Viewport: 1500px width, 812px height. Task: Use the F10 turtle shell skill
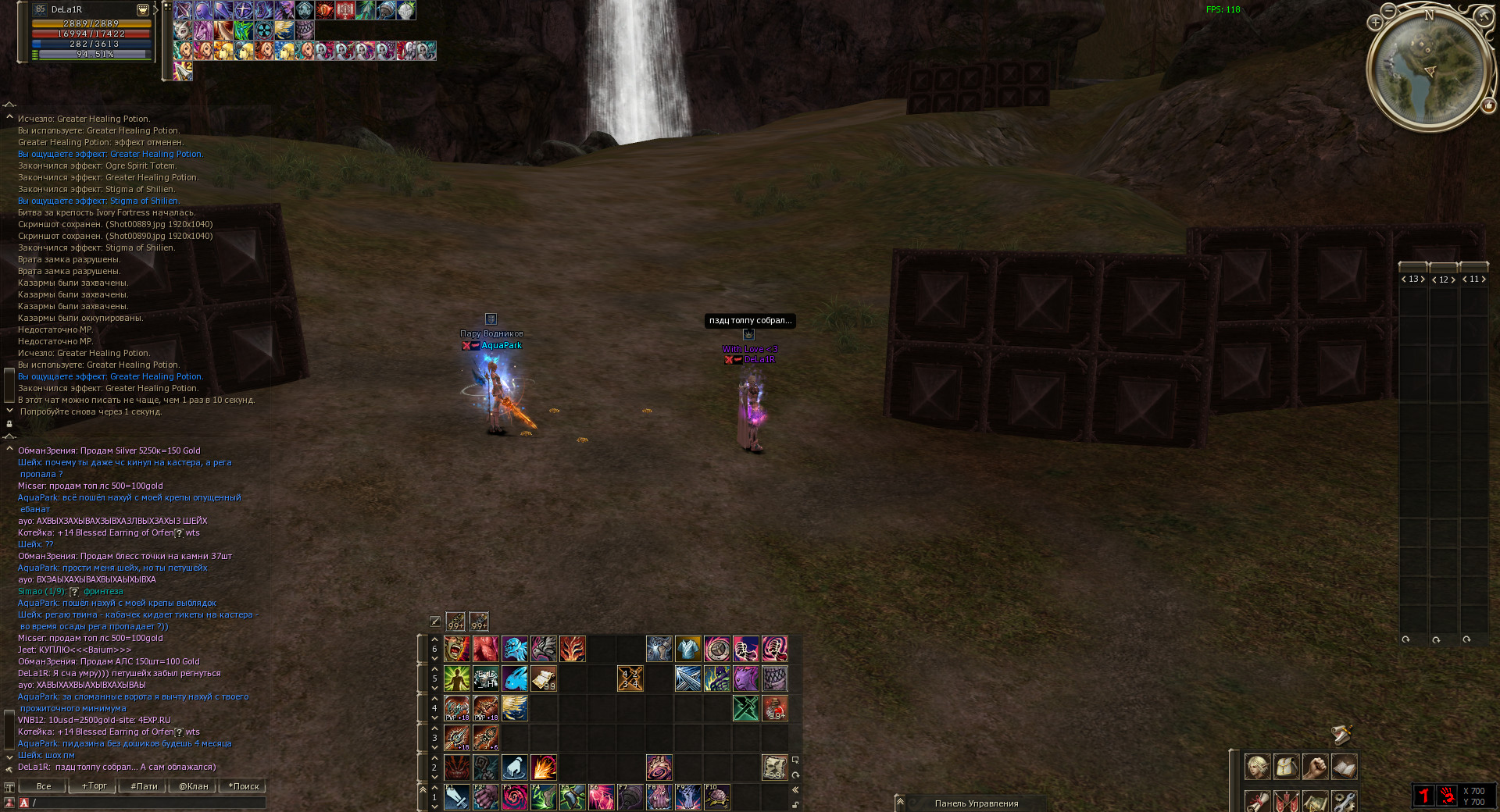coord(717,797)
